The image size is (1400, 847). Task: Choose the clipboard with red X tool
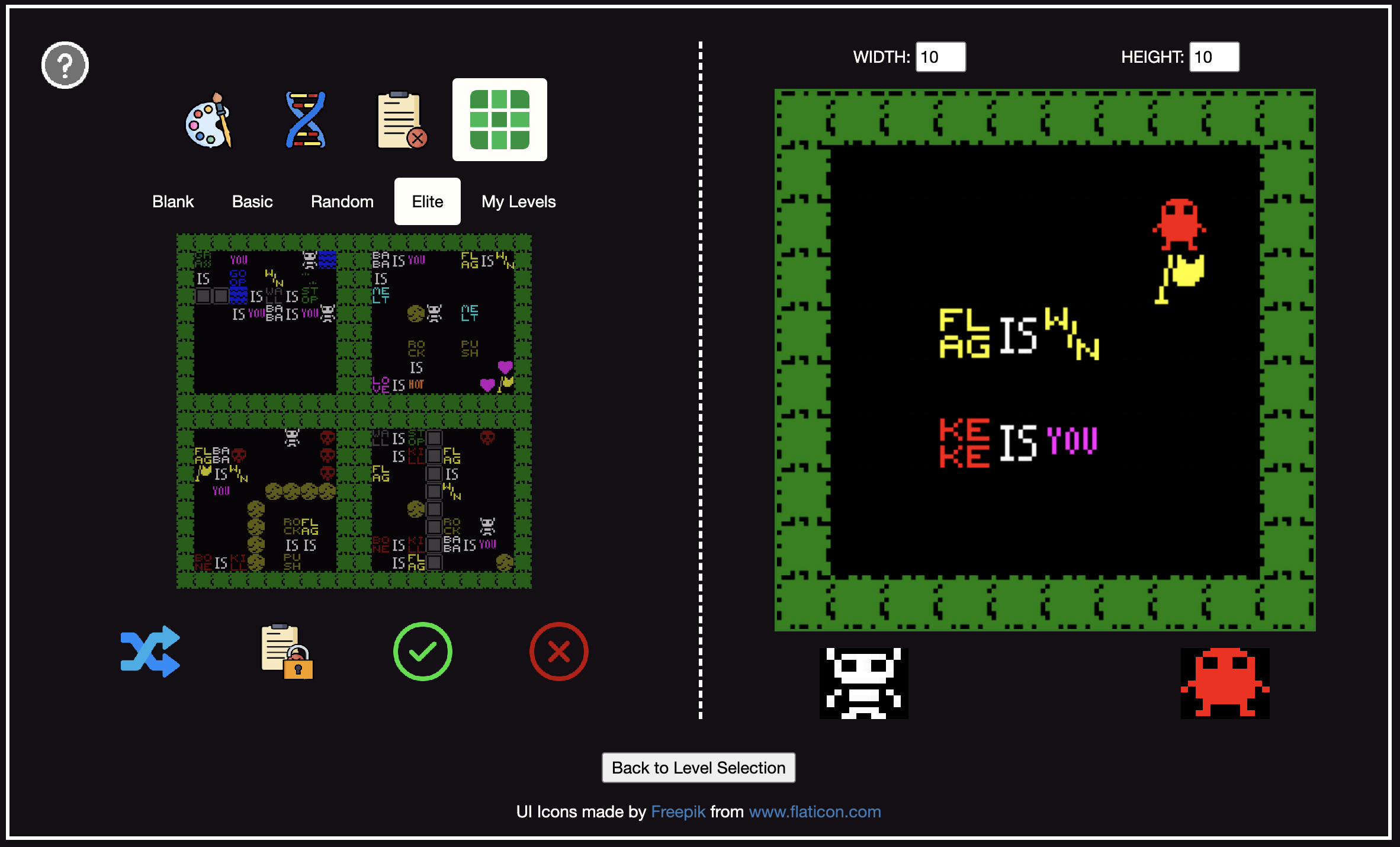tap(402, 120)
